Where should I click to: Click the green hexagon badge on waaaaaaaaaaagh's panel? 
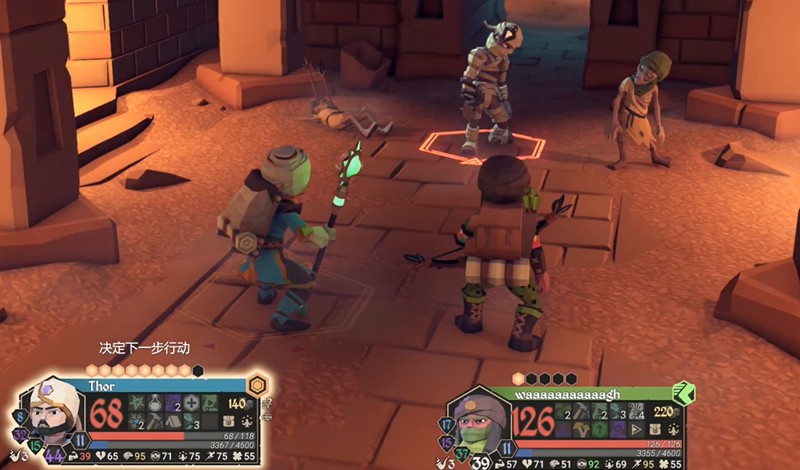click(x=685, y=395)
